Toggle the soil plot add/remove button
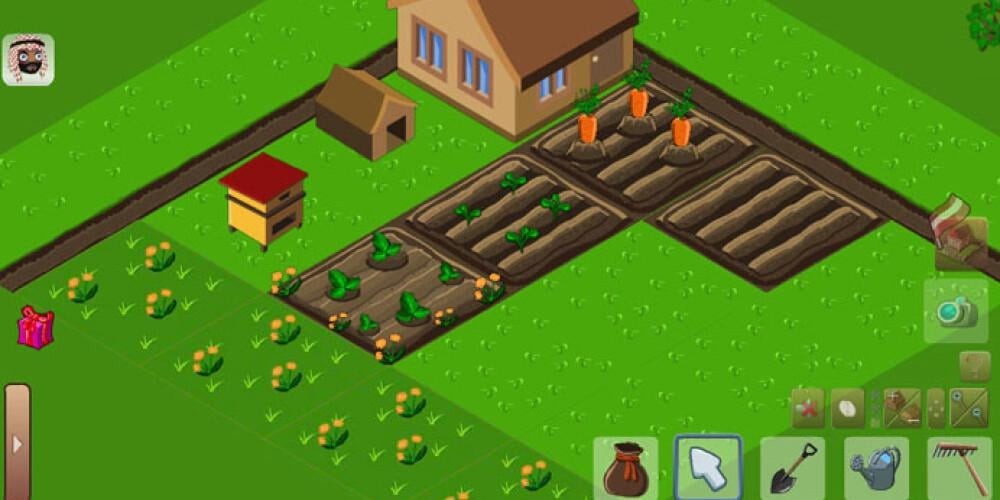This screenshot has width=1000, height=500. click(902, 408)
